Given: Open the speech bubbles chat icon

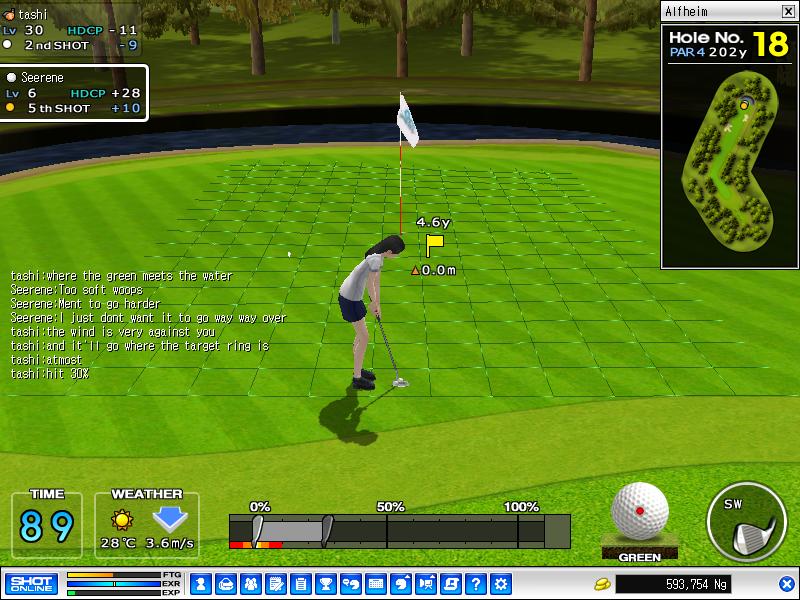Looking at the screenshot, I should pyautogui.click(x=350, y=583).
